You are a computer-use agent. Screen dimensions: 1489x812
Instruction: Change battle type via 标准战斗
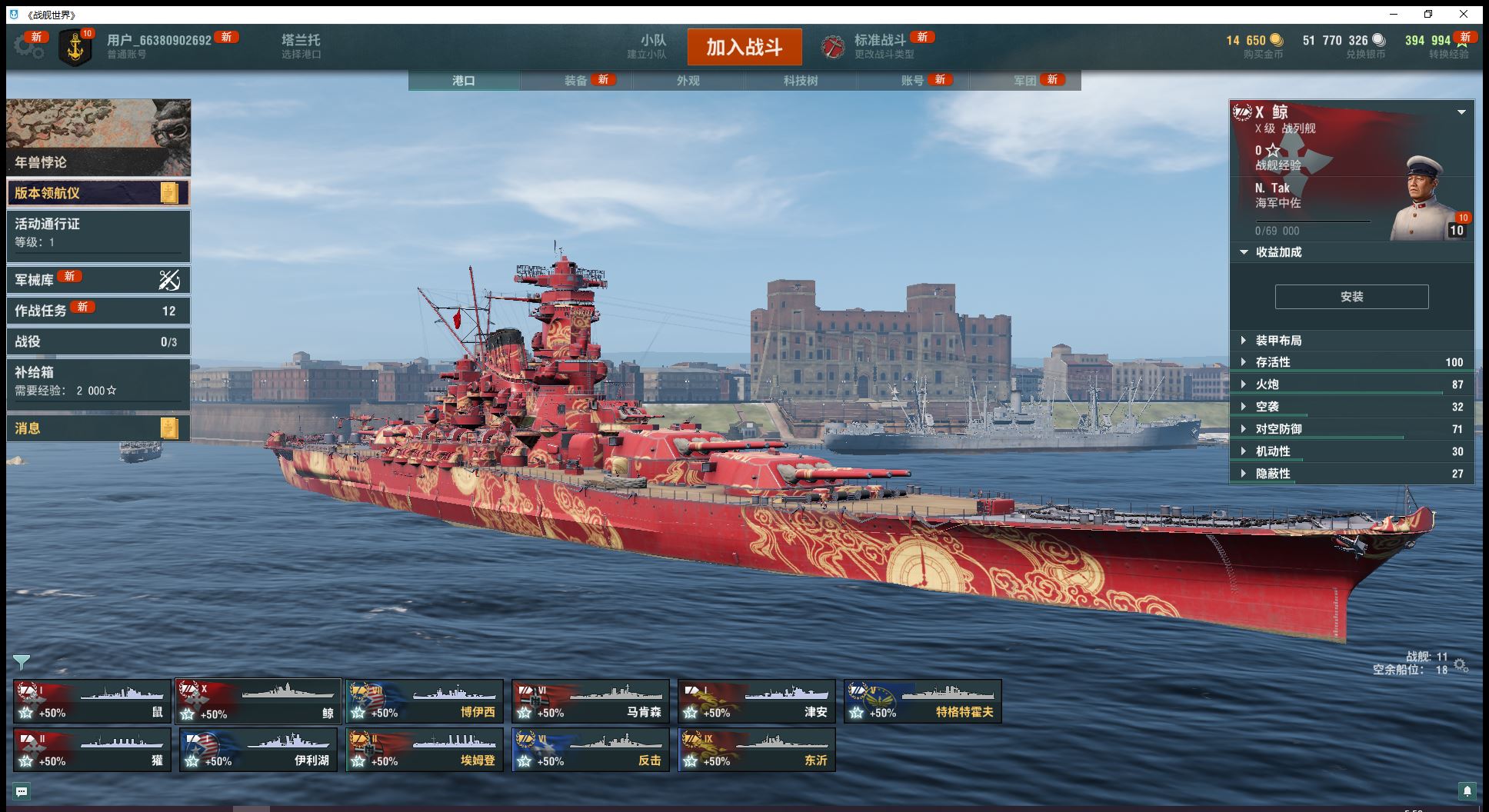point(880,46)
